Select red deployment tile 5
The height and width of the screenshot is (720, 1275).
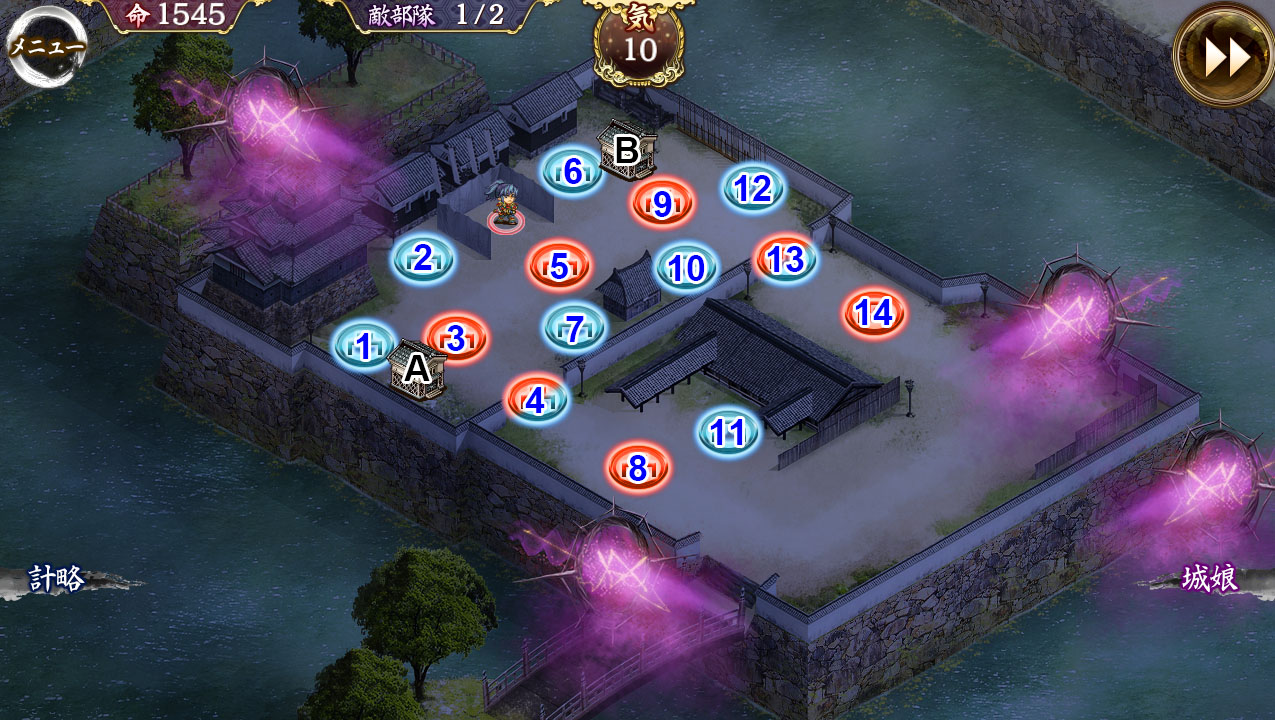point(559,267)
